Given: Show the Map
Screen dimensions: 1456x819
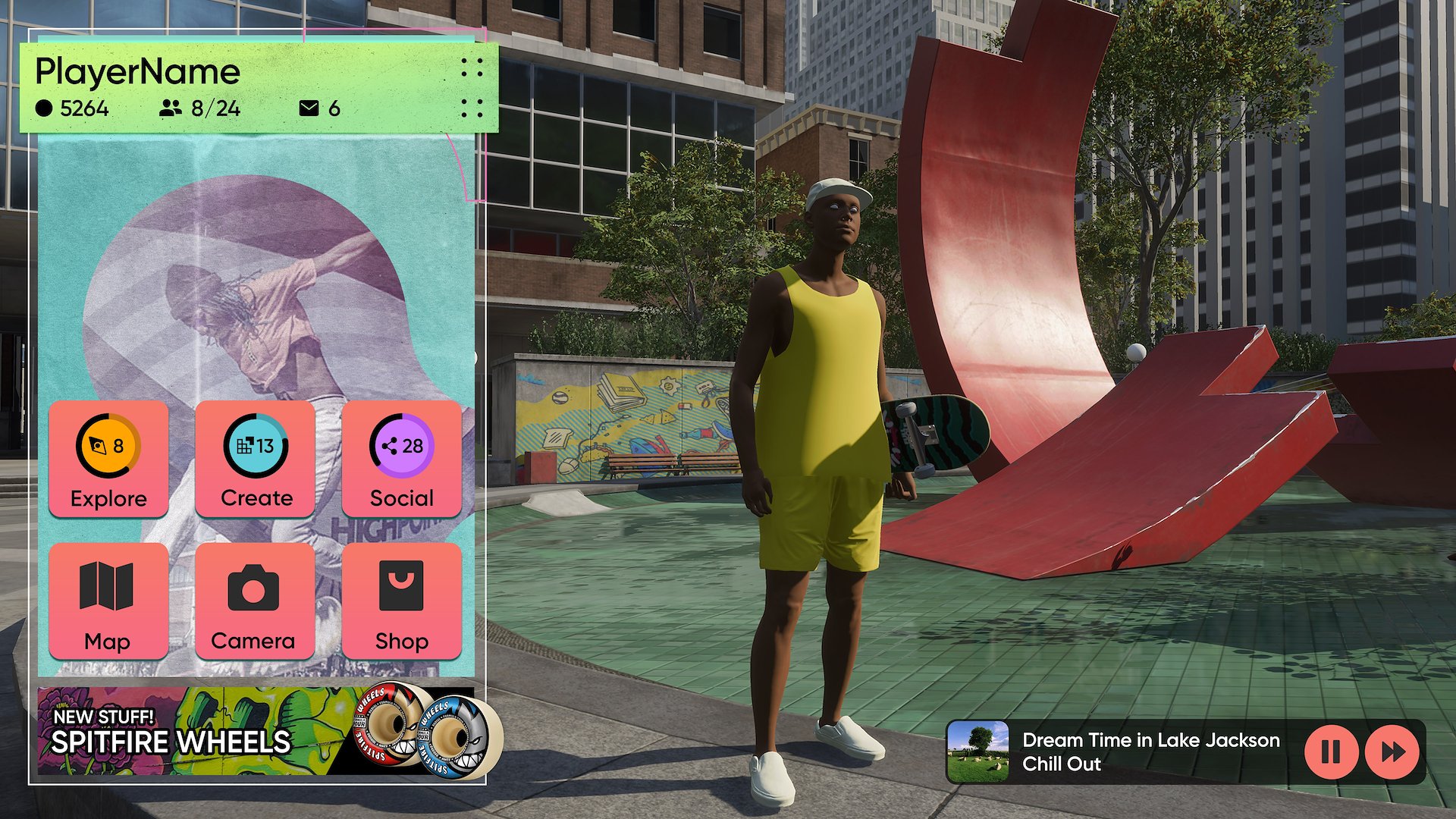Looking at the screenshot, I should pyautogui.click(x=108, y=601).
